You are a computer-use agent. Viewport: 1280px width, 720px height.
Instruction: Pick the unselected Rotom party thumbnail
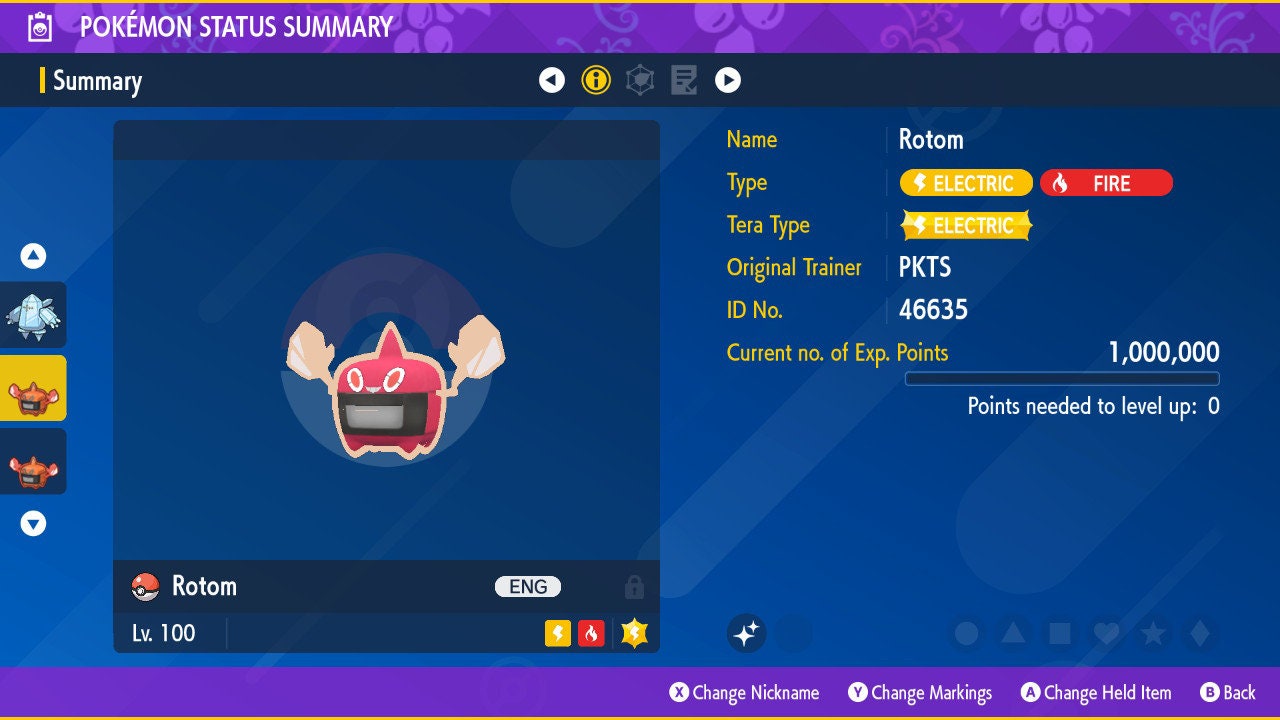(x=33, y=461)
